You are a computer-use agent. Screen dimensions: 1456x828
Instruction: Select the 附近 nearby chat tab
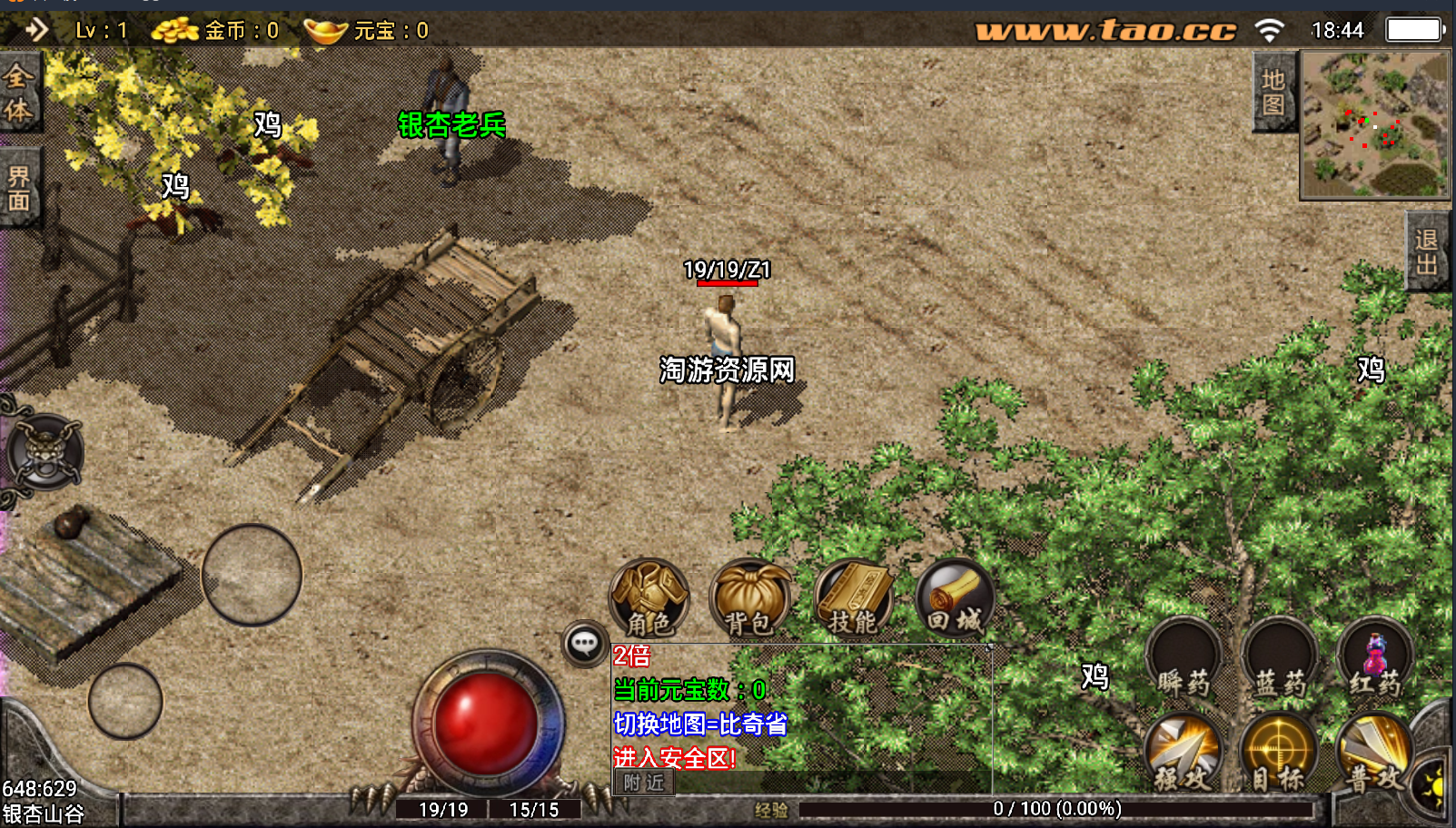point(644,783)
